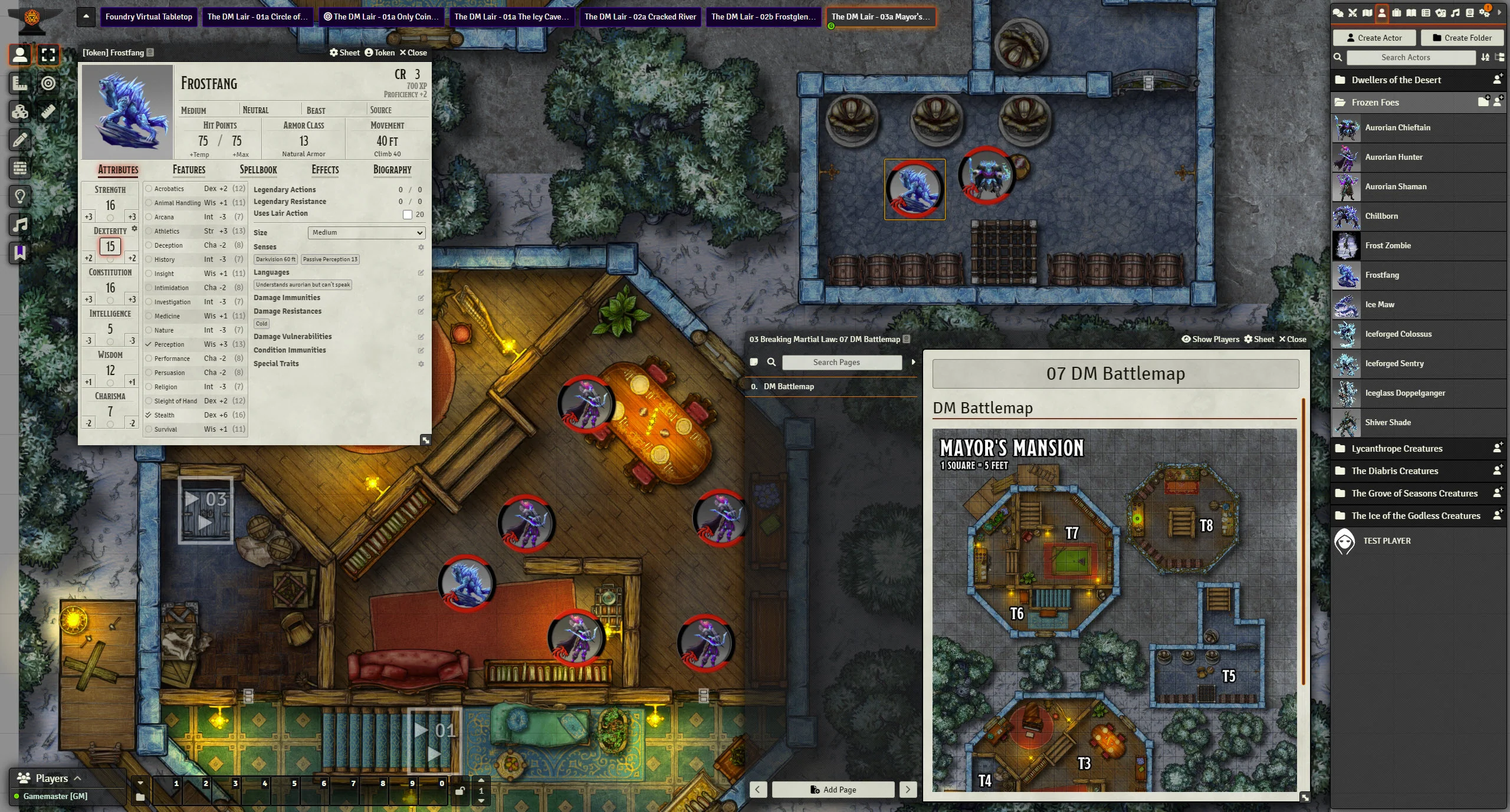The image size is (1510, 812).
Task: Select the TEST PLAYER actor
Action: click(1386, 541)
